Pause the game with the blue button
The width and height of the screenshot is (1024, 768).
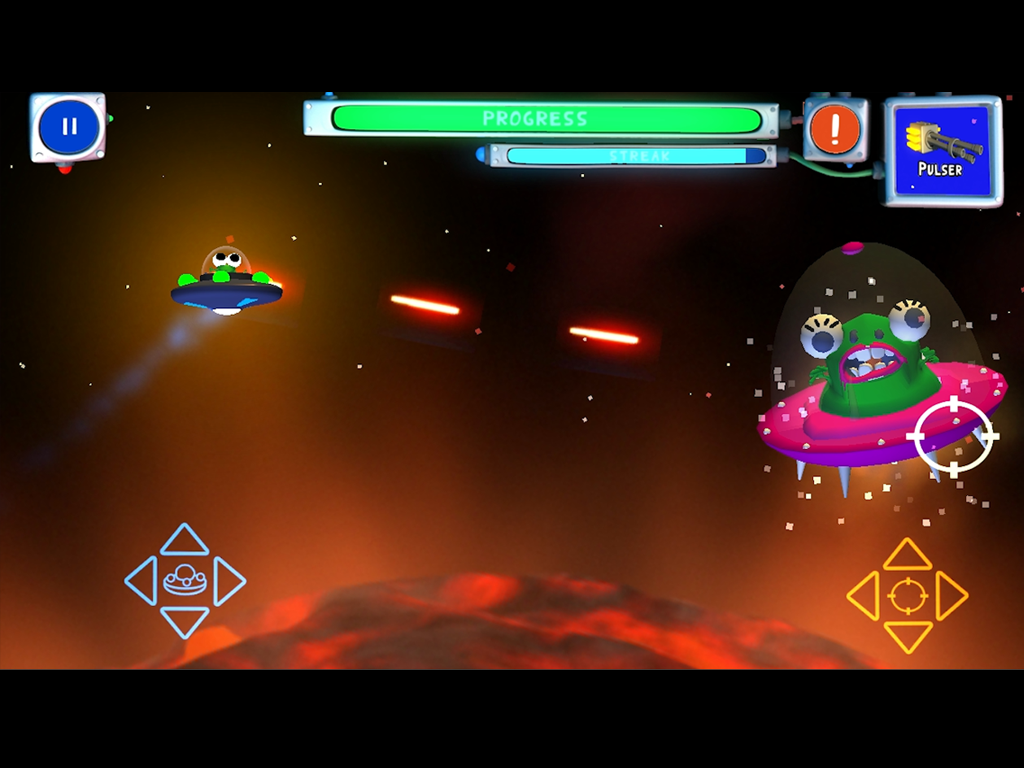(68, 127)
